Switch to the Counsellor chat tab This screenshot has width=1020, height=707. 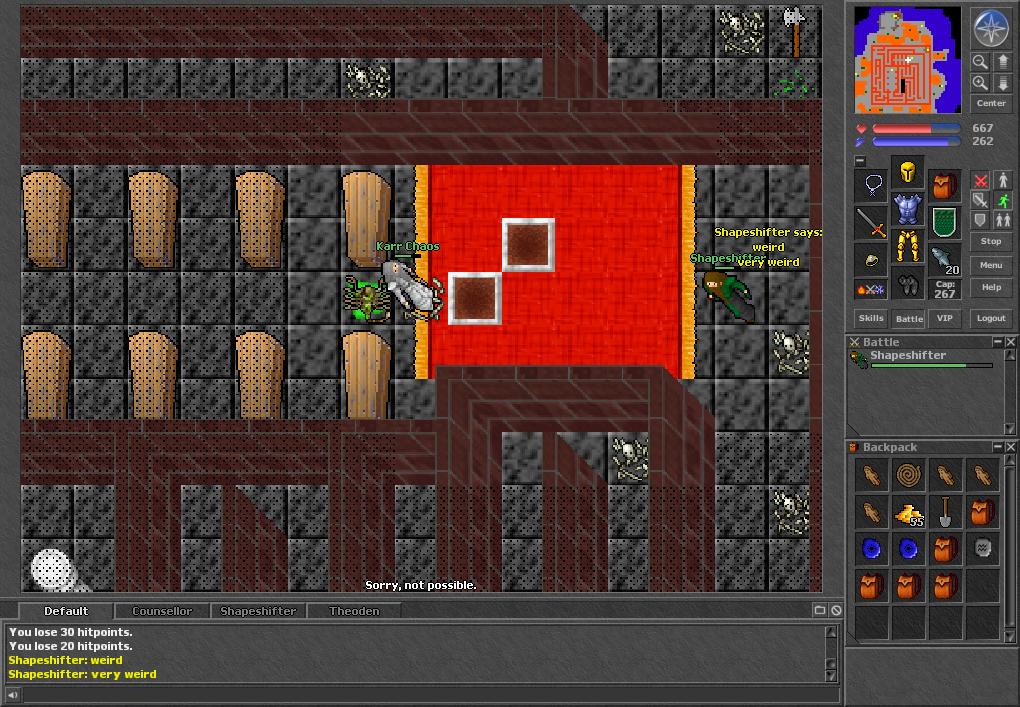[x=162, y=611]
